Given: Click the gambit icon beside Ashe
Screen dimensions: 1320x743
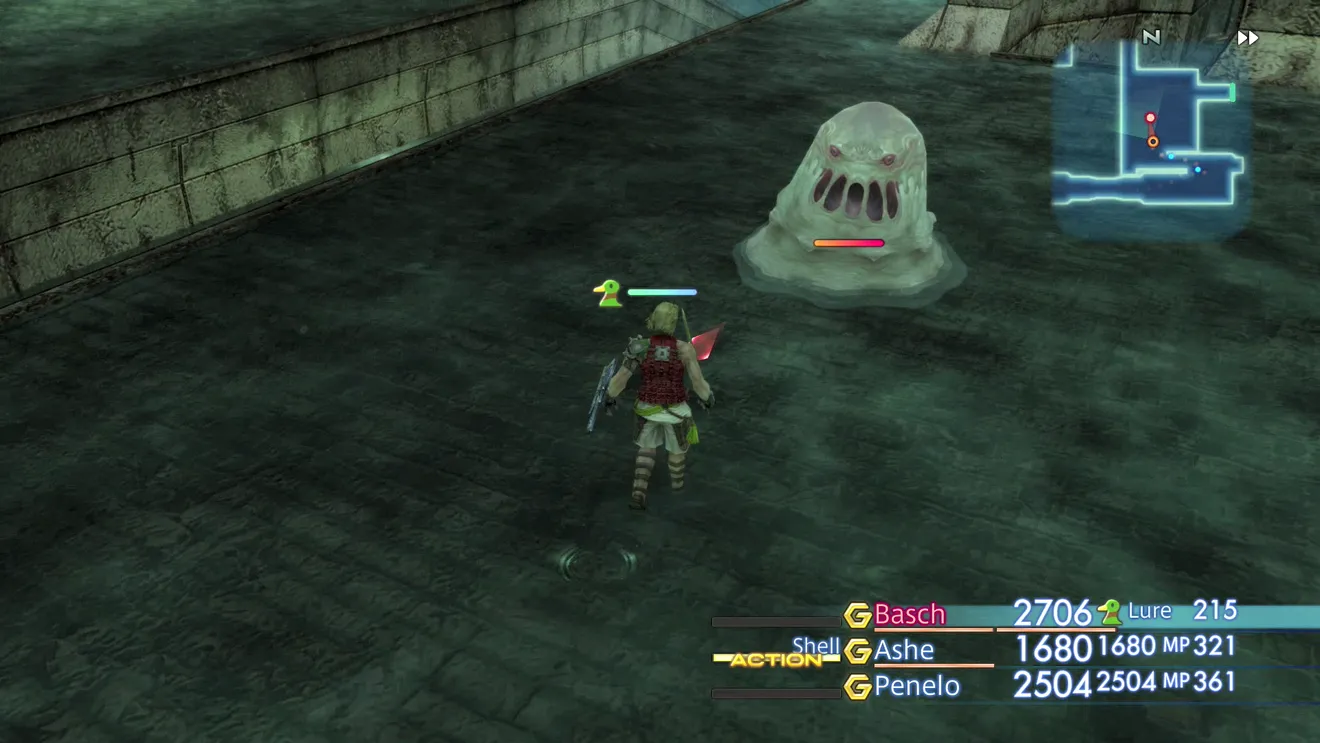Looking at the screenshot, I should point(857,651).
